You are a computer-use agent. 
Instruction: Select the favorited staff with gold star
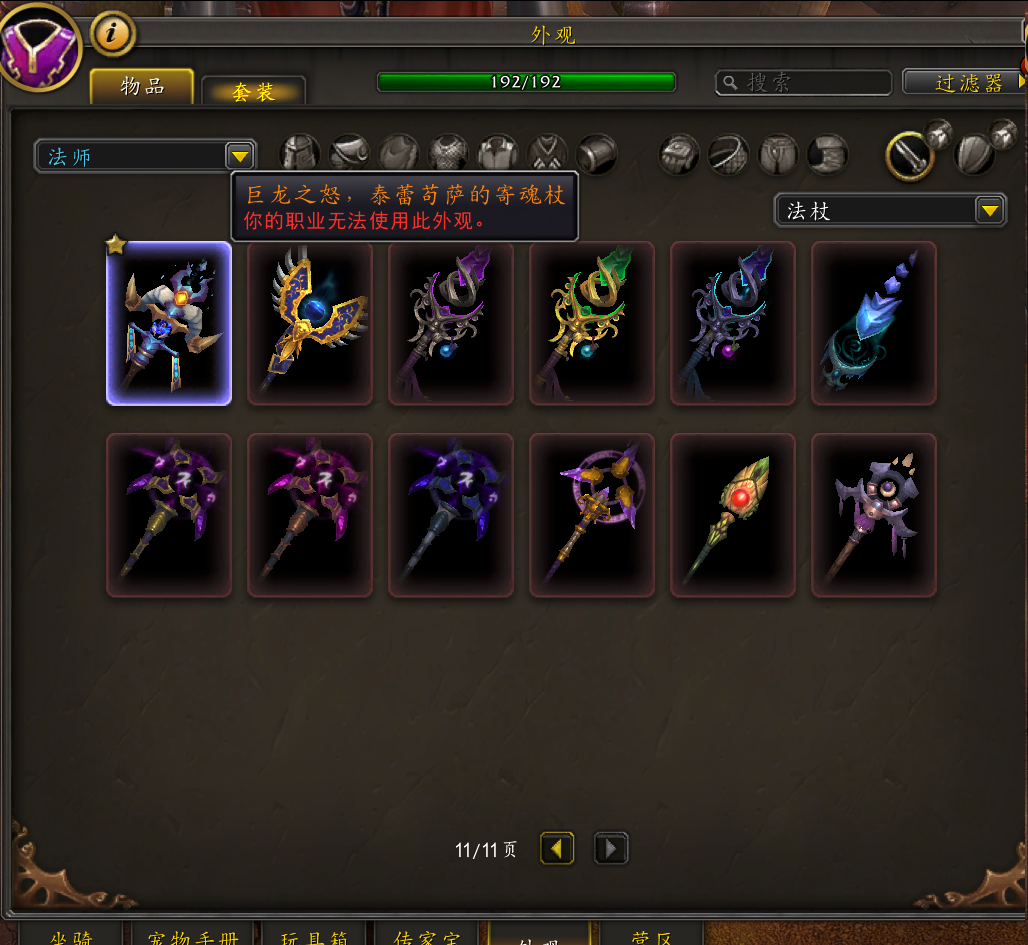click(169, 323)
